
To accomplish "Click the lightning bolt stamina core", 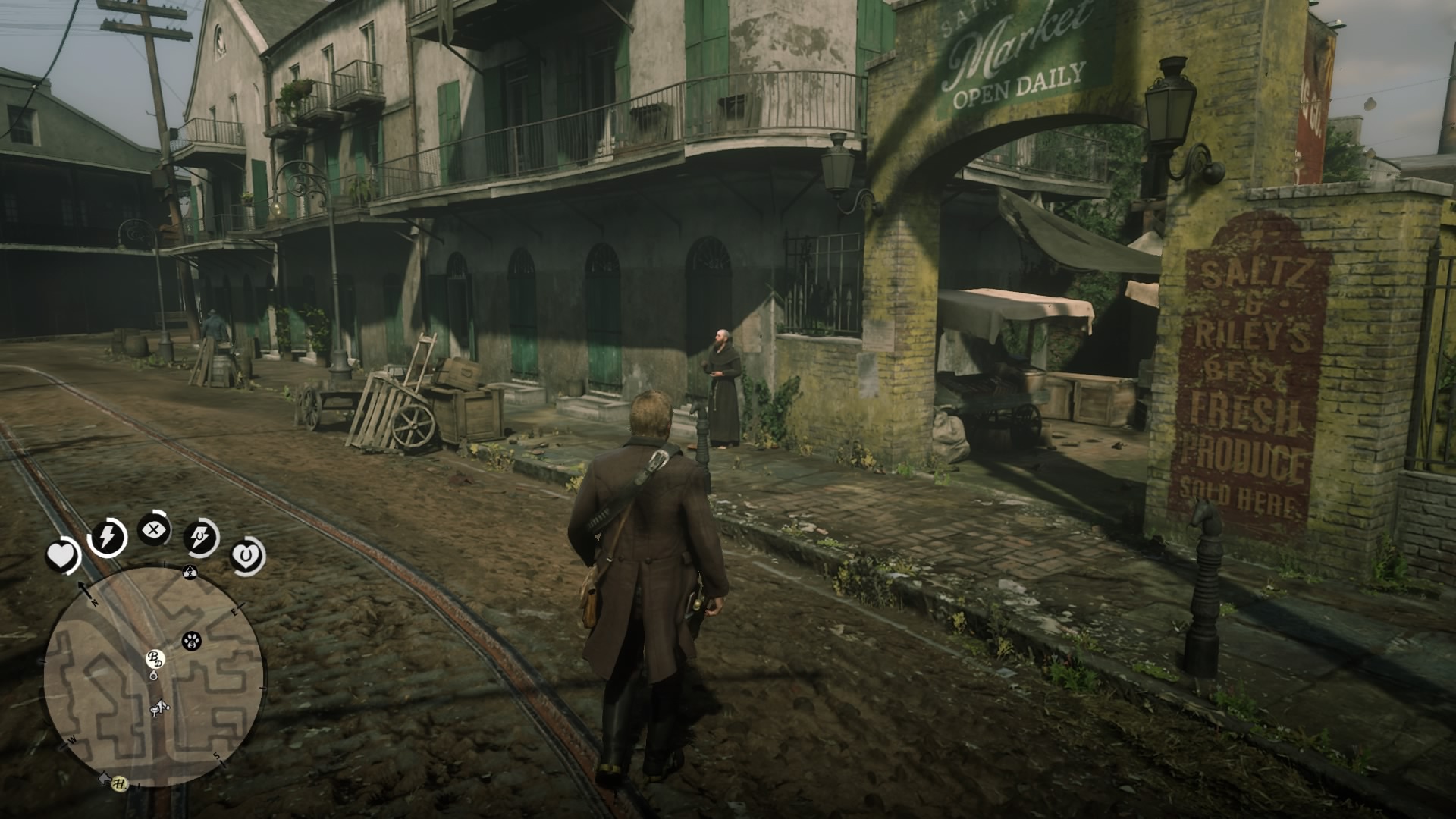I will [107, 537].
